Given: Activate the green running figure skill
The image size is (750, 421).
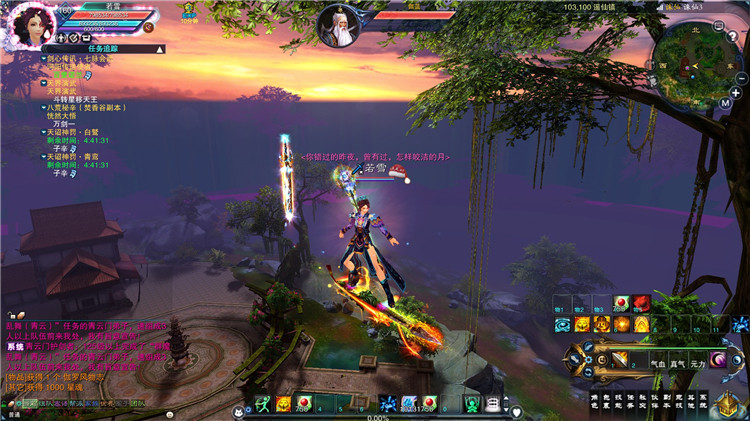Looking at the screenshot, I should pyautogui.click(x=263, y=404).
